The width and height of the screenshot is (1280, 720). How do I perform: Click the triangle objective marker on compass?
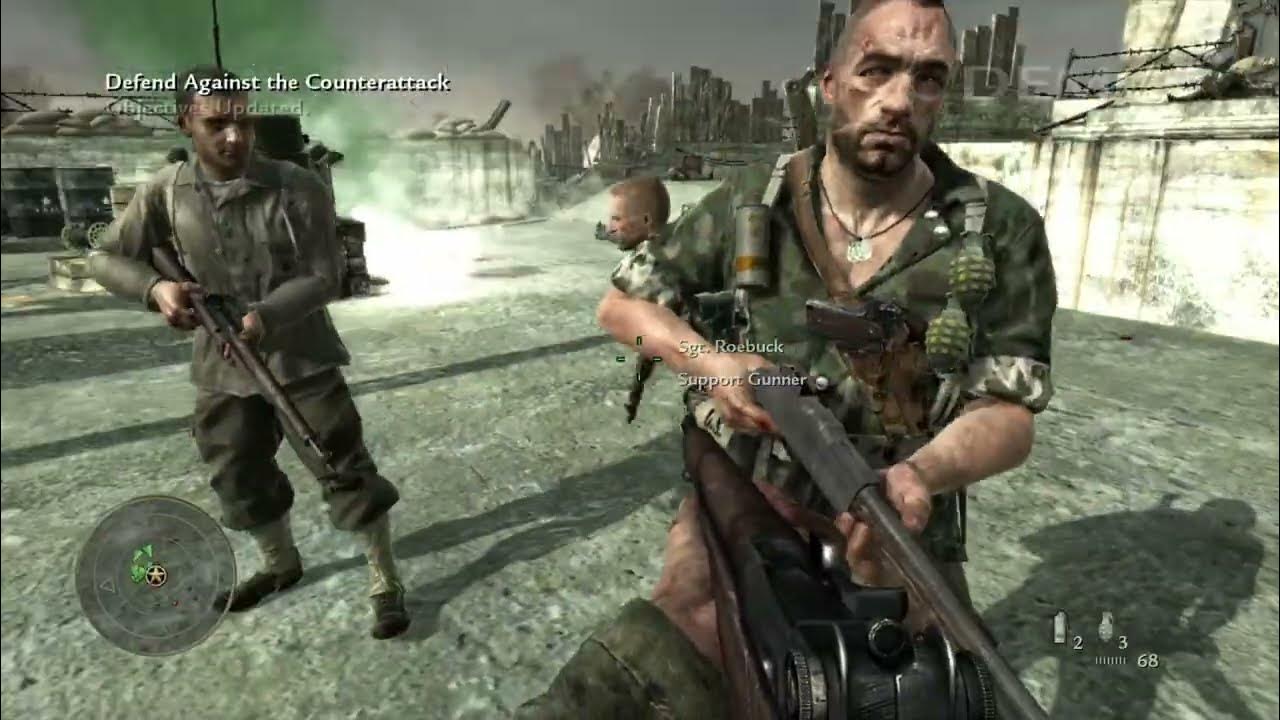[x=109, y=586]
